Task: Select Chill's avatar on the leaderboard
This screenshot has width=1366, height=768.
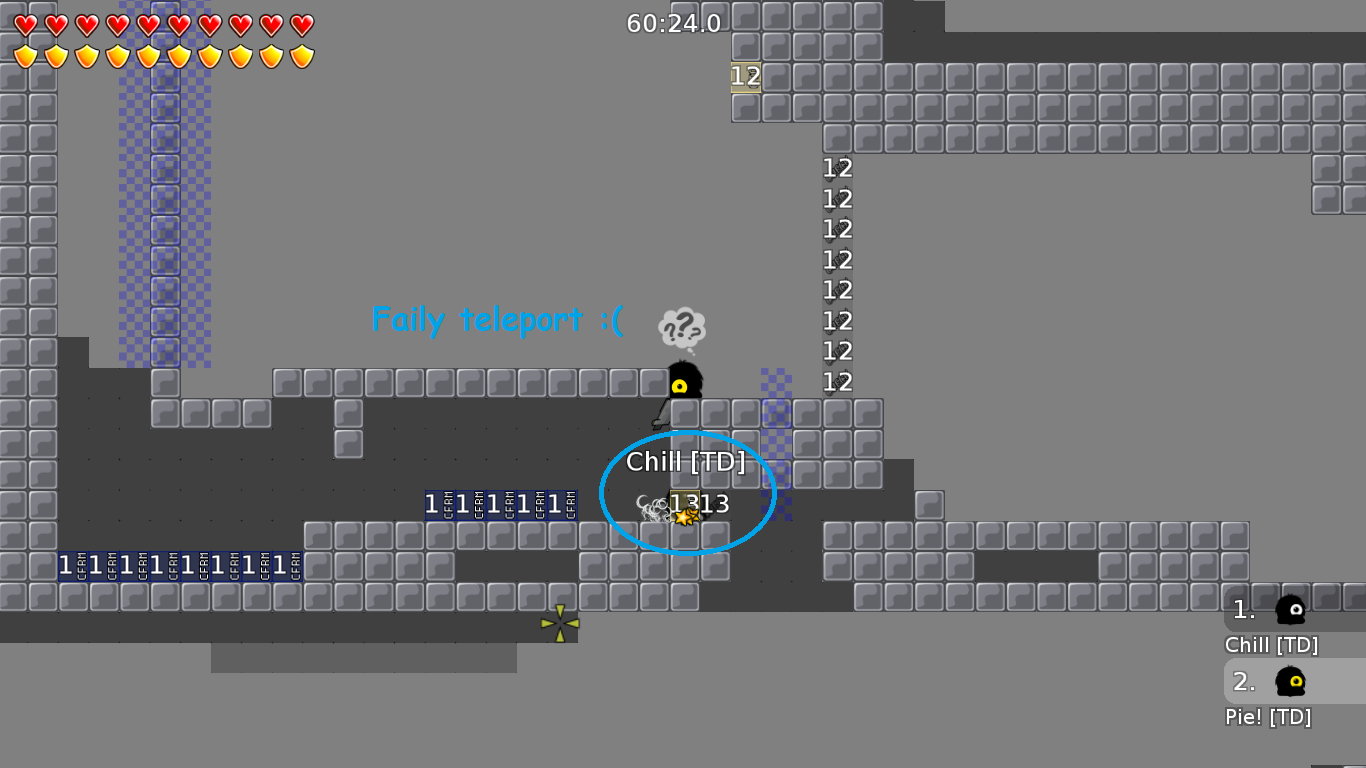Action: (x=1289, y=610)
